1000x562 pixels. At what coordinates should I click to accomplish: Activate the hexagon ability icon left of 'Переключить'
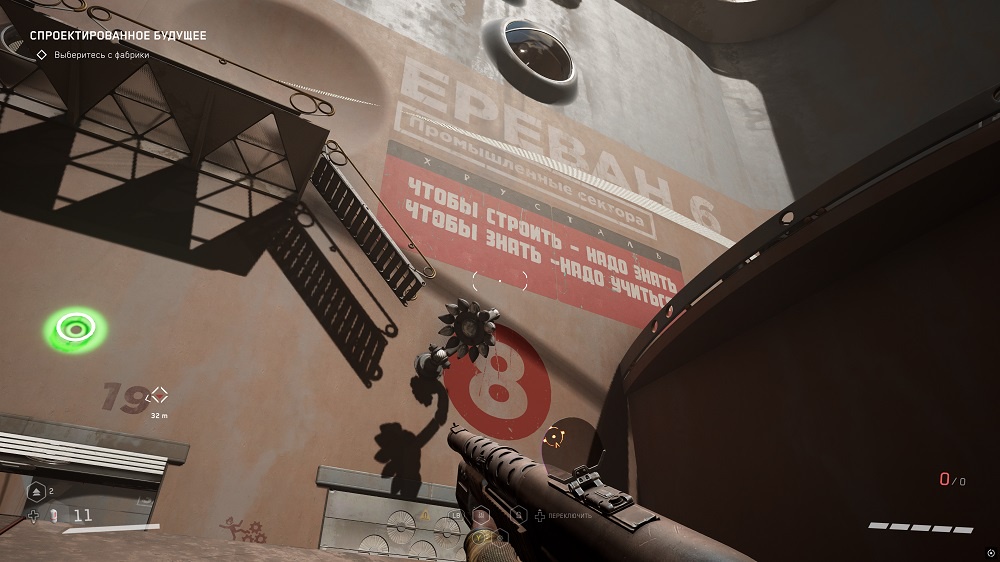pos(519,516)
